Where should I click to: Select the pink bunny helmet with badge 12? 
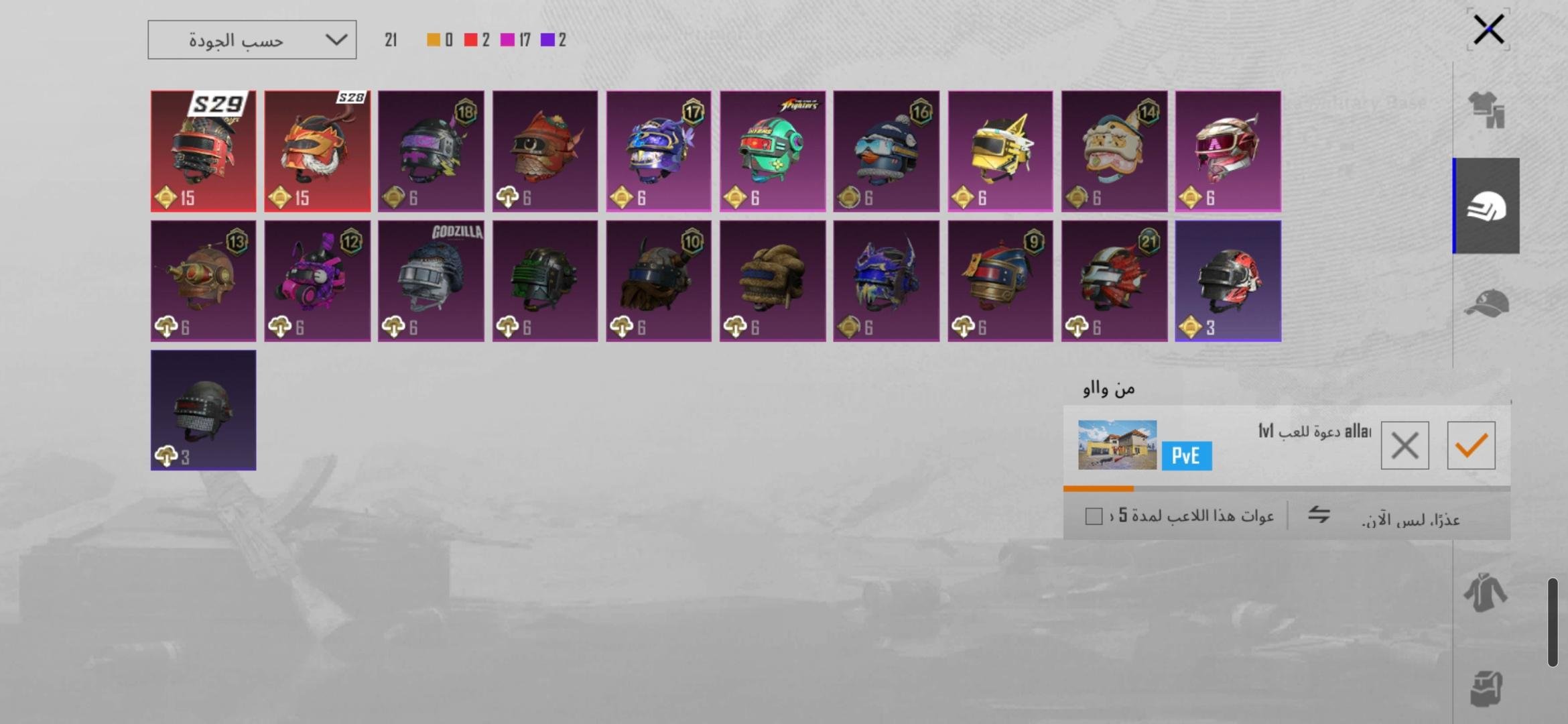[x=317, y=282]
